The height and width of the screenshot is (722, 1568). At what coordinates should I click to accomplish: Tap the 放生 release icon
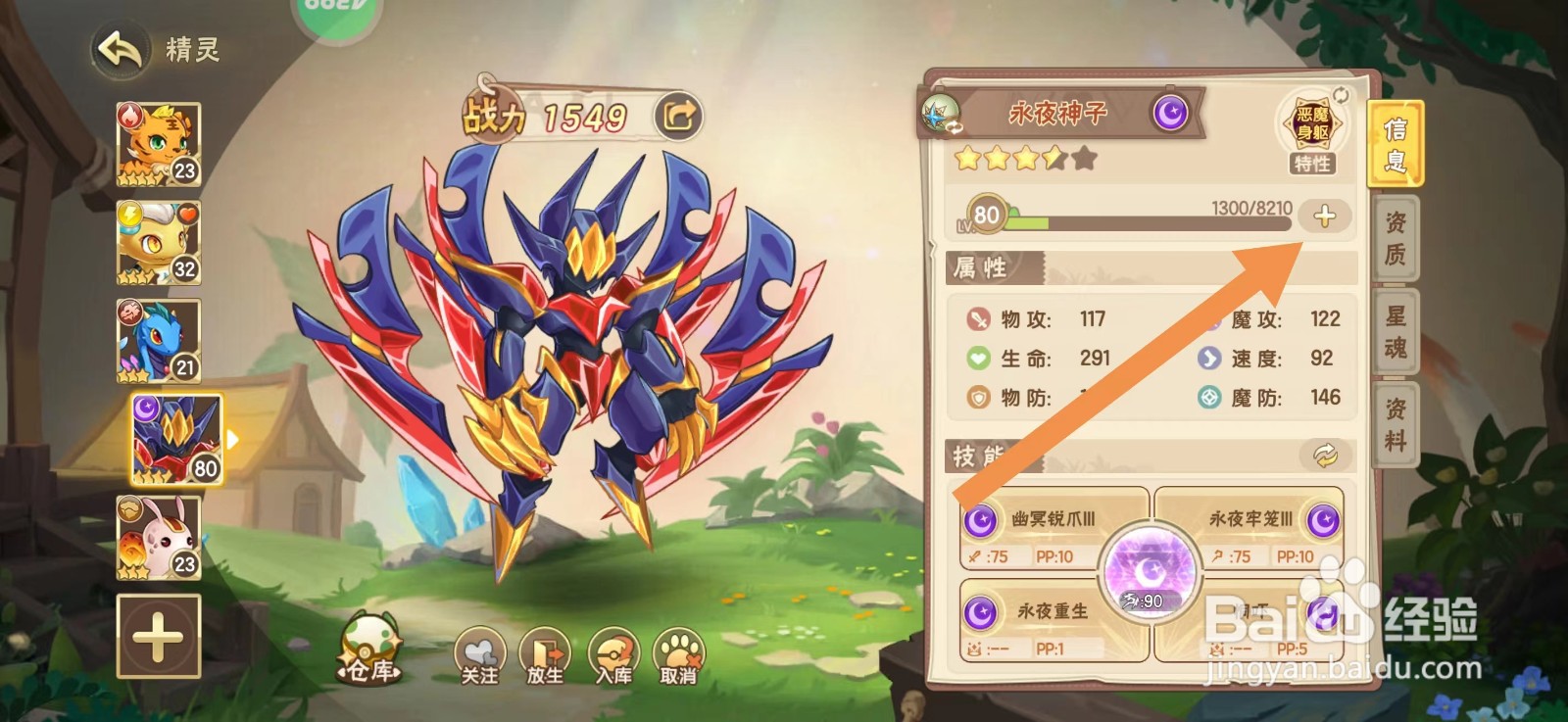pos(547,653)
